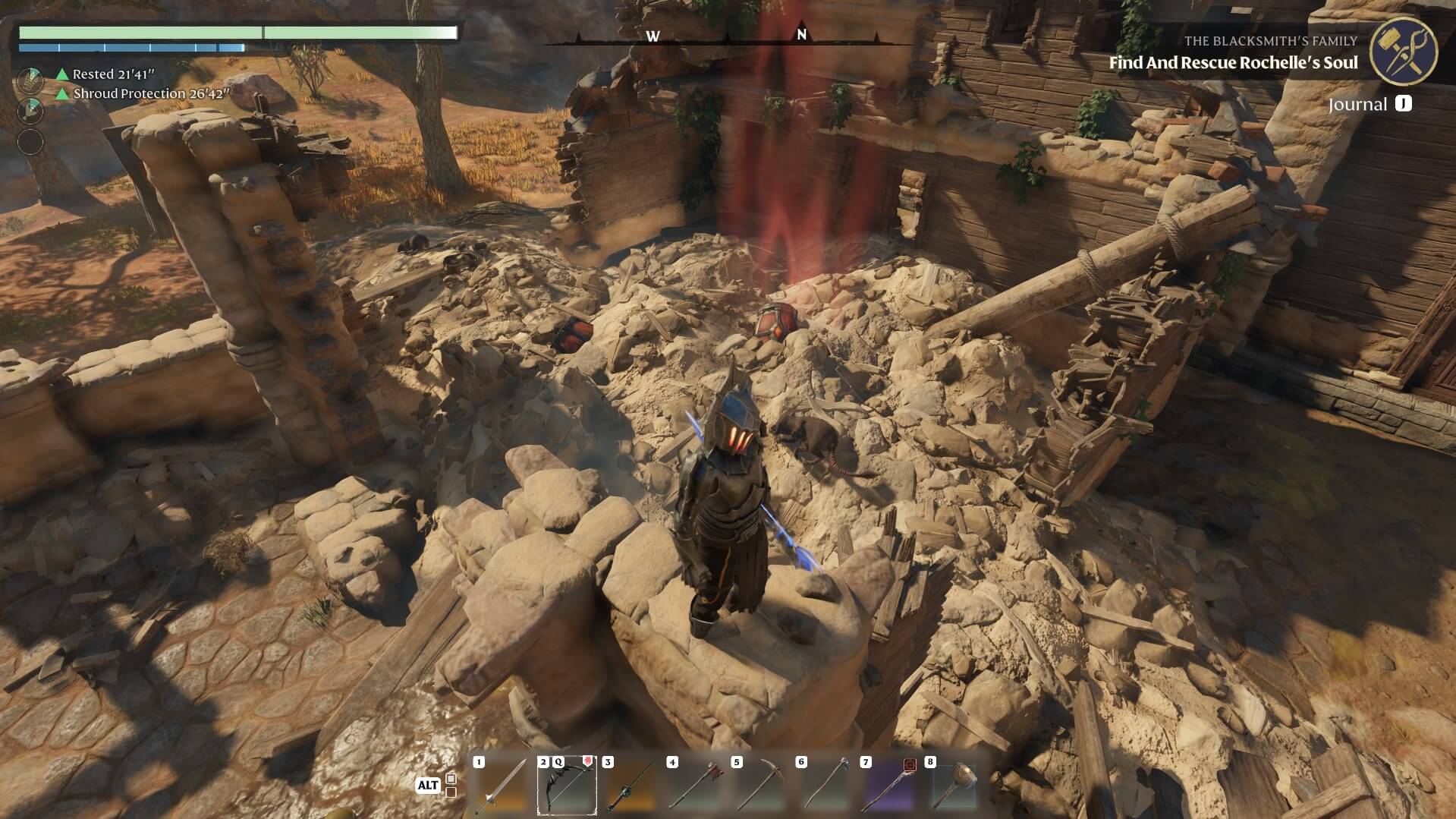Select the pickaxe in hotbar slot 5
This screenshot has width=1456, height=819.
click(760, 786)
